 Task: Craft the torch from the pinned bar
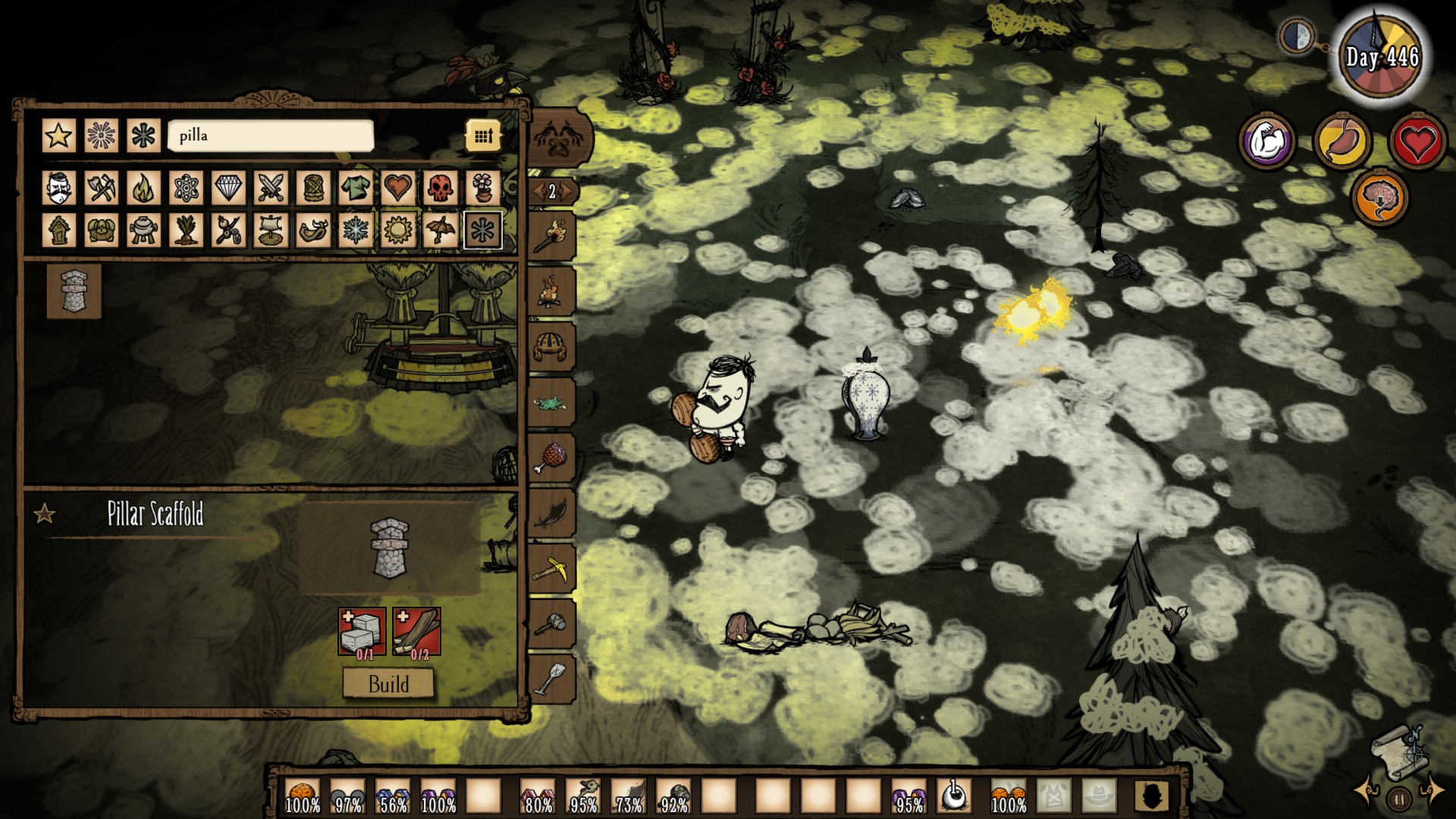(x=551, y=237)
